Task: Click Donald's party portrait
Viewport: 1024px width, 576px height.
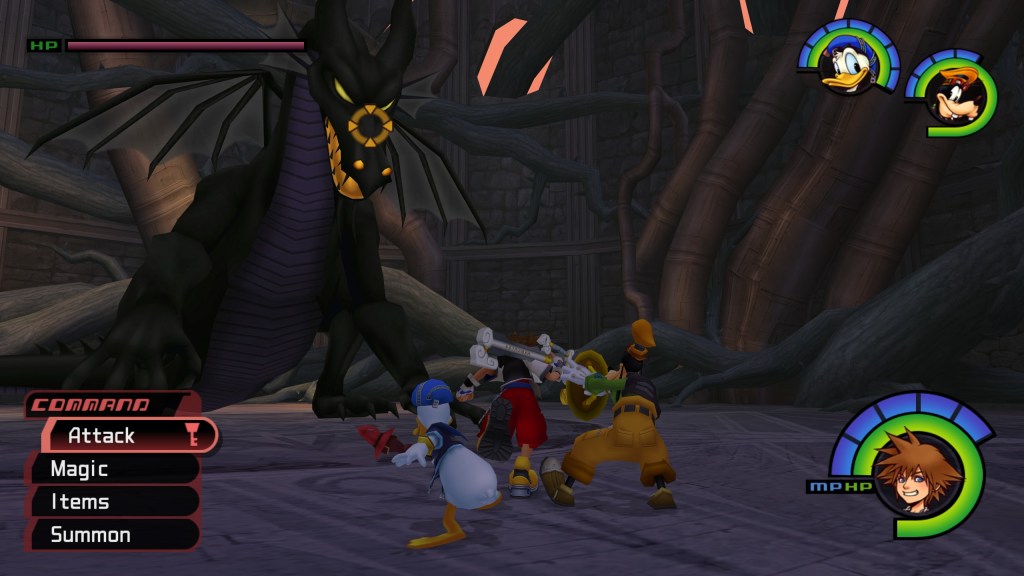Action: coord(848,65)
